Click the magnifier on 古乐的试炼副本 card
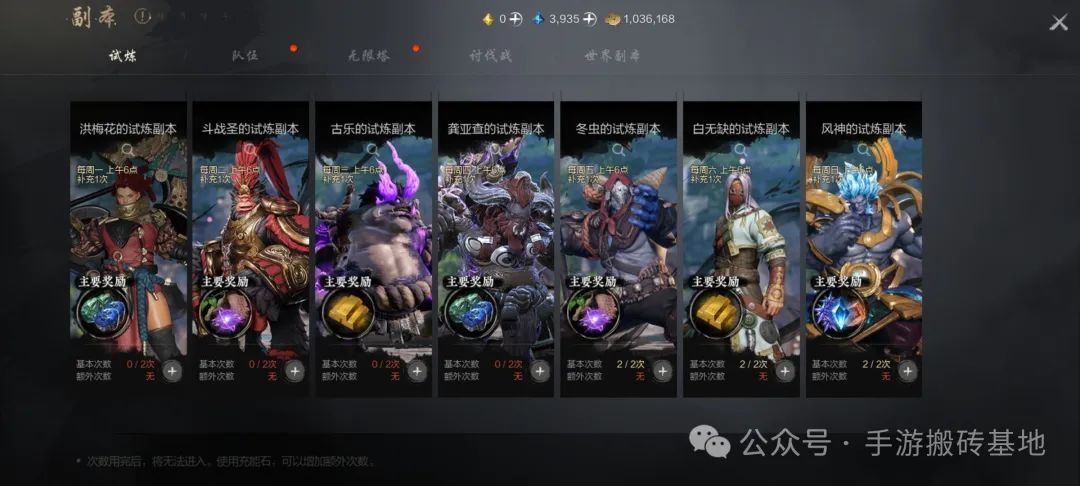This screenshot has height=486, width=1080. pyautogui.click(x=372, y=150)
